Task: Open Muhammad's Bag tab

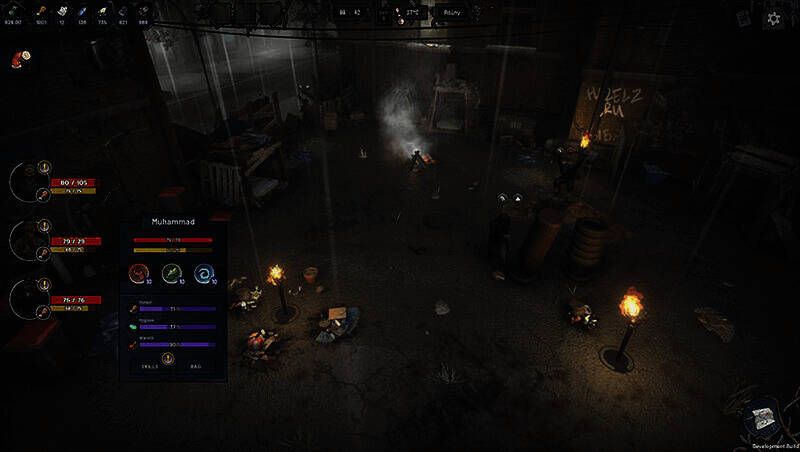Action: (x=196, y=367)
